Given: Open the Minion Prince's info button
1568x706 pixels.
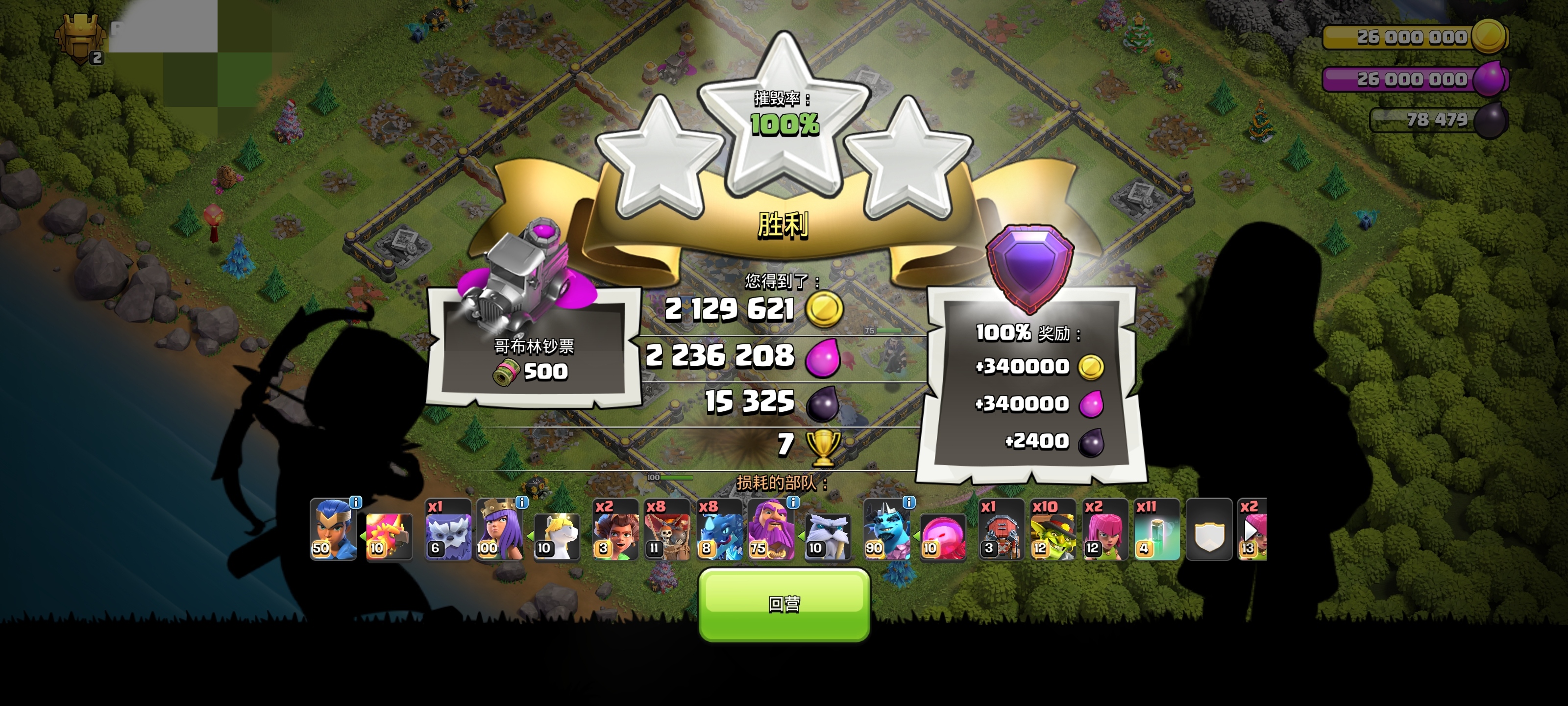Looking at the screenshot, I should pyautogui.click(x=908, y=503).
